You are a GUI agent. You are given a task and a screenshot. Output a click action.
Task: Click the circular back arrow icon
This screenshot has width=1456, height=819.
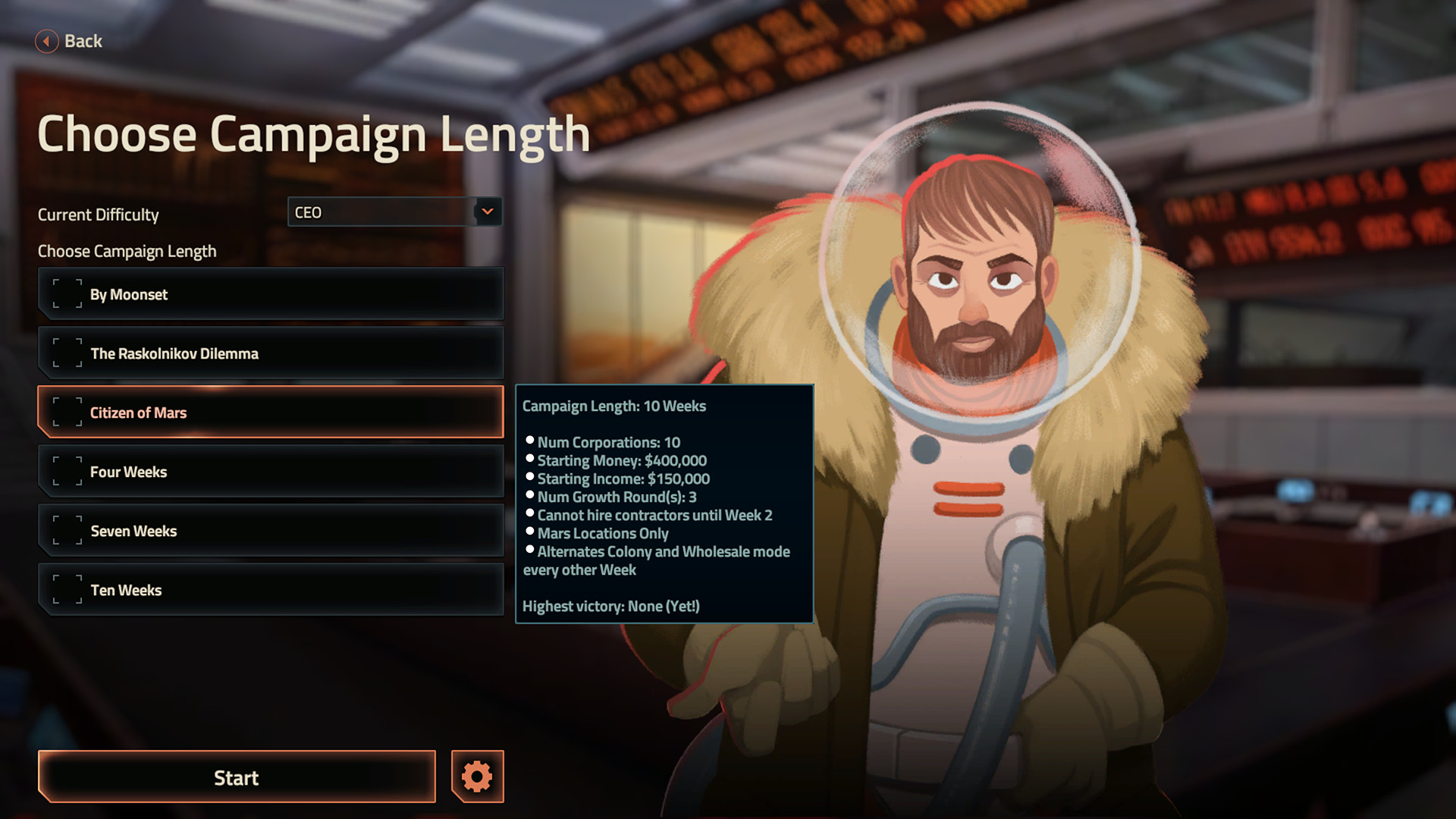[46, 41]
